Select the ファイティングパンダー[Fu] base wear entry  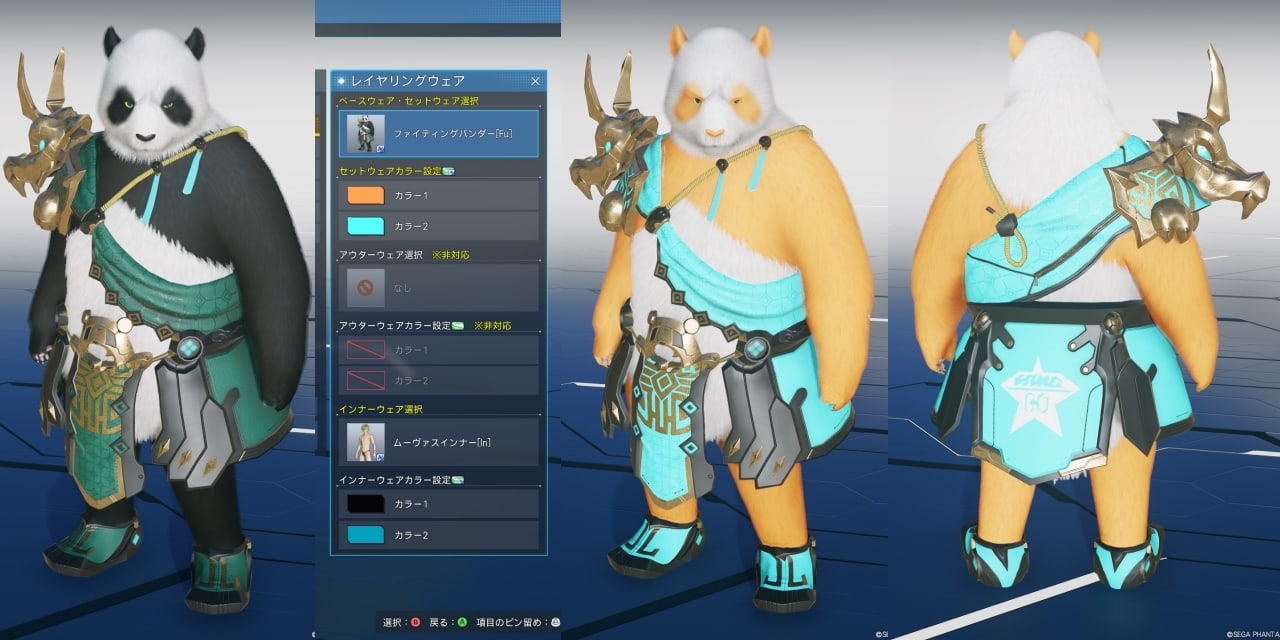(x=439, y=133)
